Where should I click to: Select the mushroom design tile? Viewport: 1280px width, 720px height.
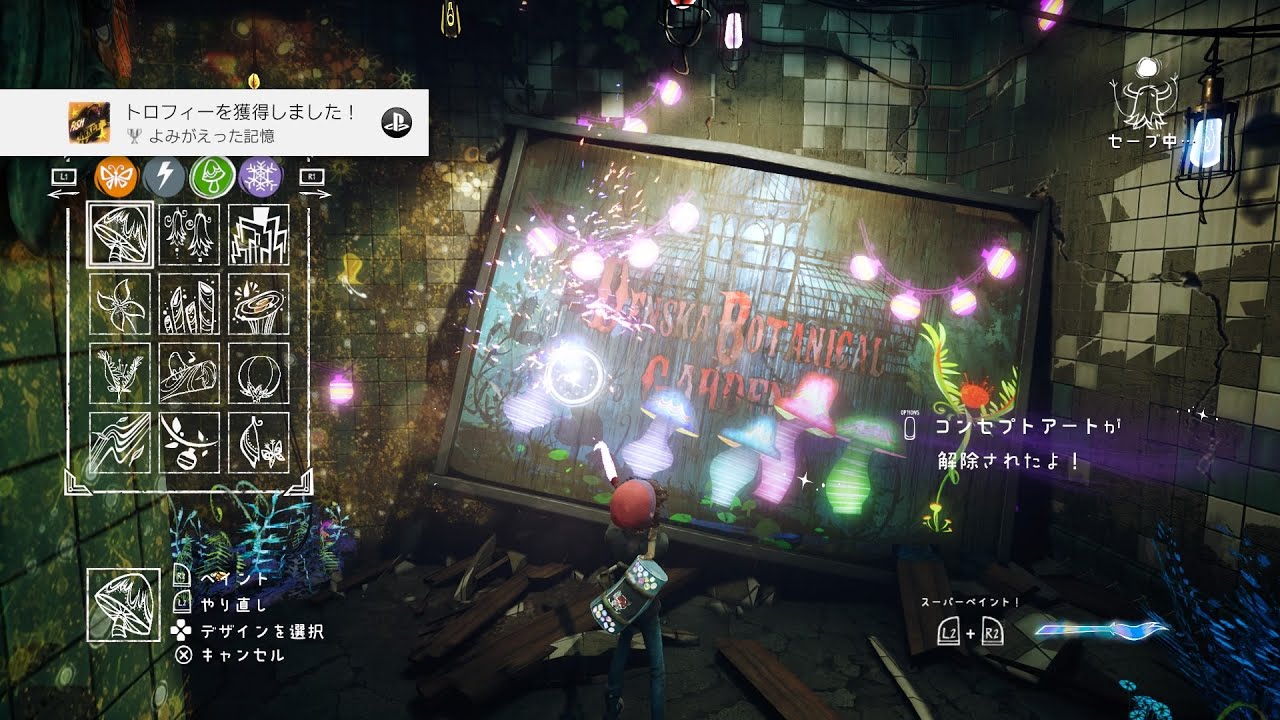(x=120, y=235)
